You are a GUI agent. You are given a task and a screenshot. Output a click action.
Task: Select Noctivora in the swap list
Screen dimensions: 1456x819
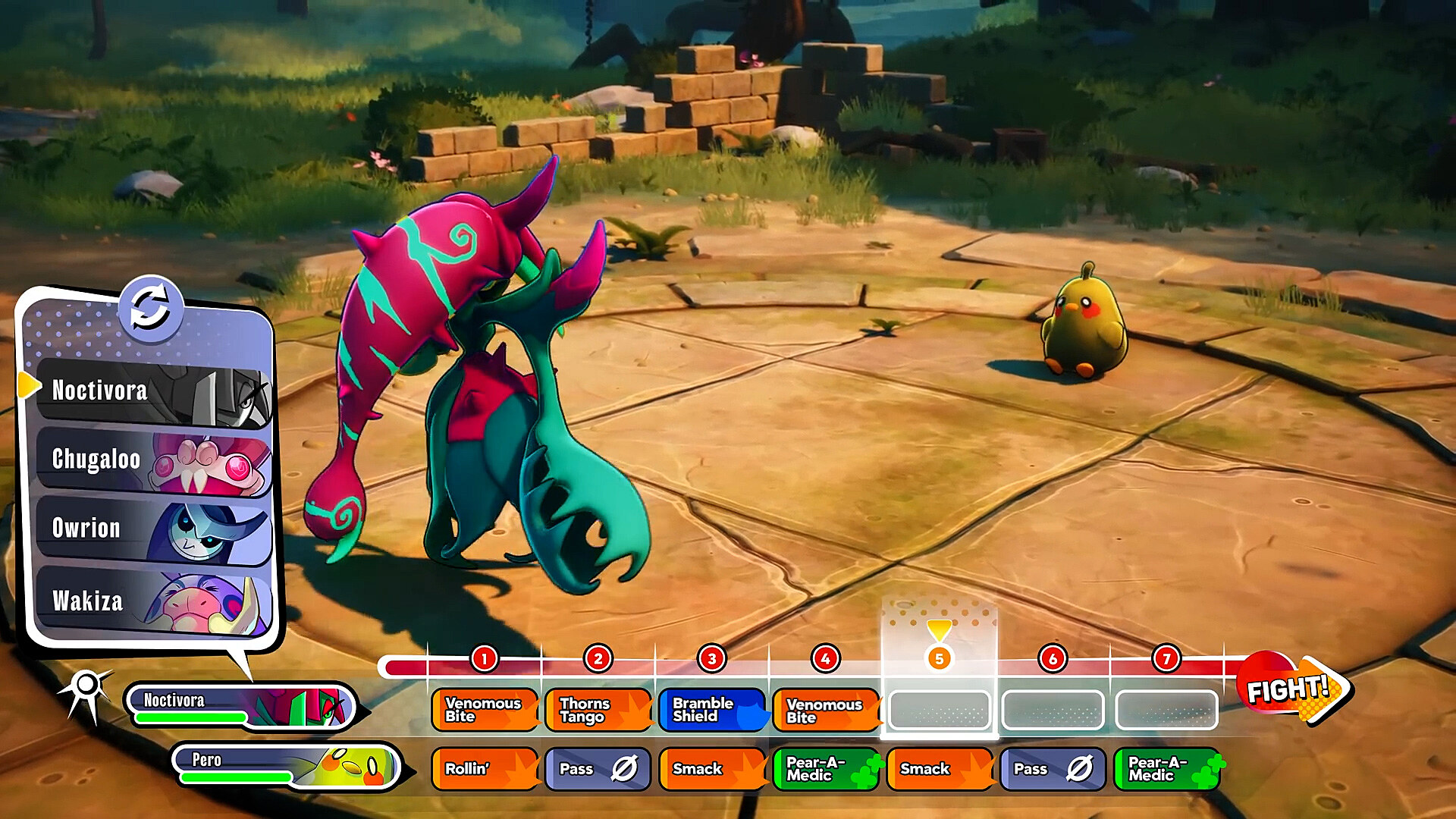(152, 392)
